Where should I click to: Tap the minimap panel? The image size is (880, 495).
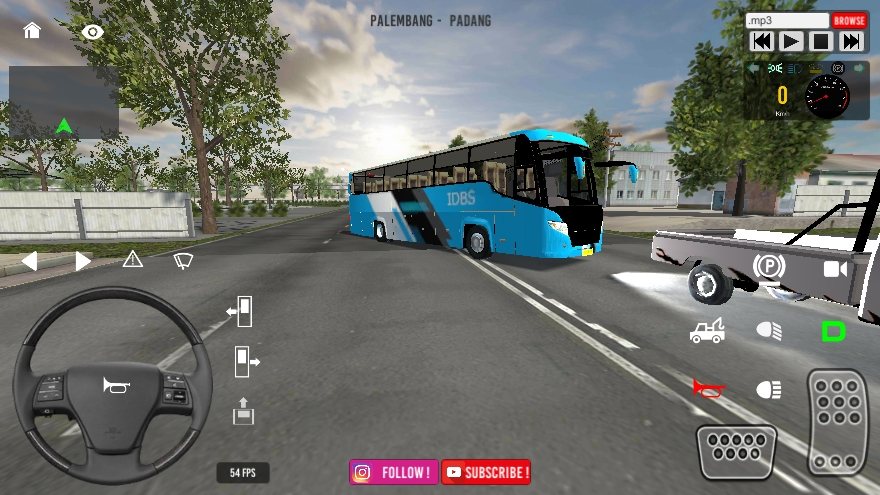tap(64, 102)
